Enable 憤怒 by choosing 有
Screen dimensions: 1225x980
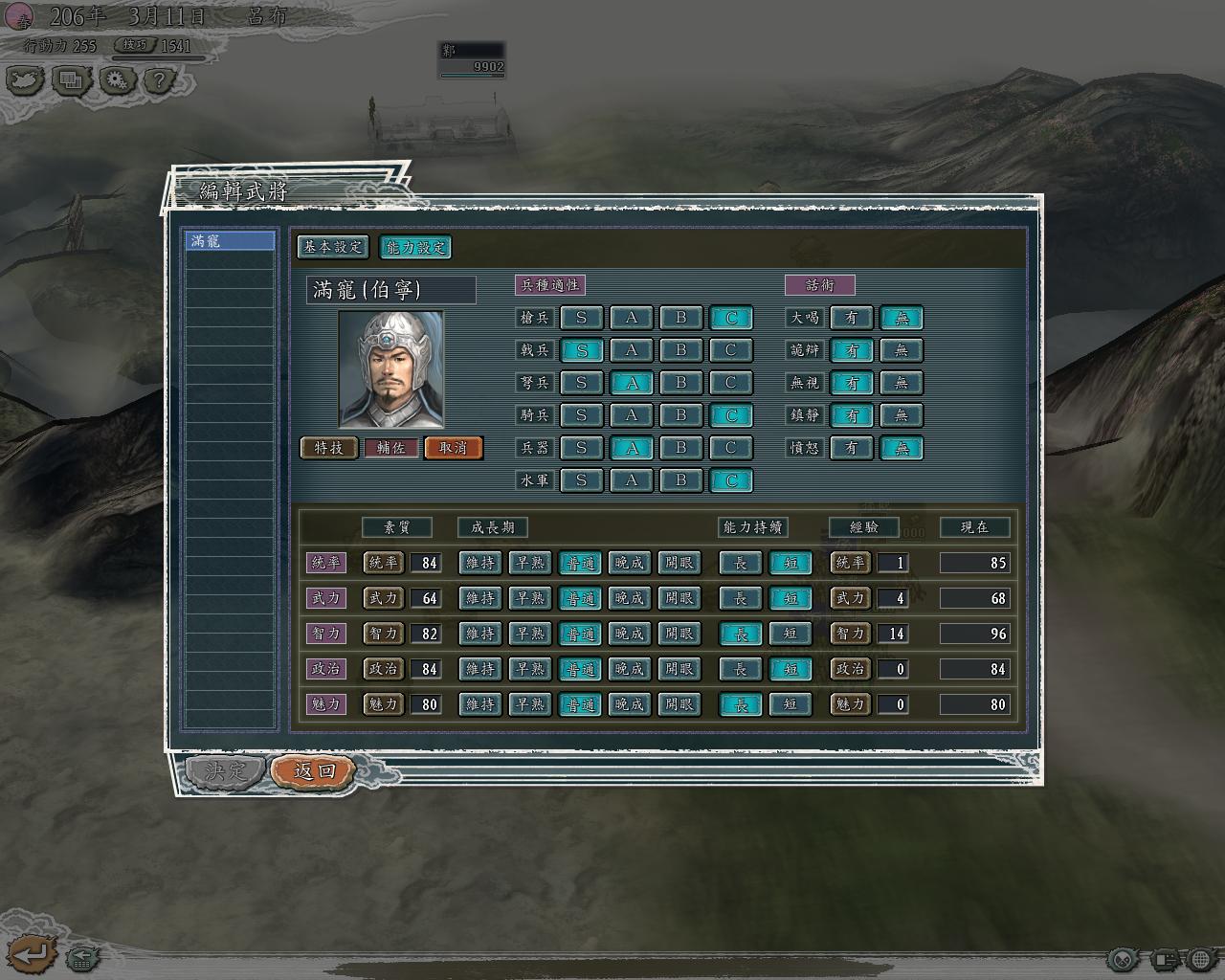pos(851,448)
